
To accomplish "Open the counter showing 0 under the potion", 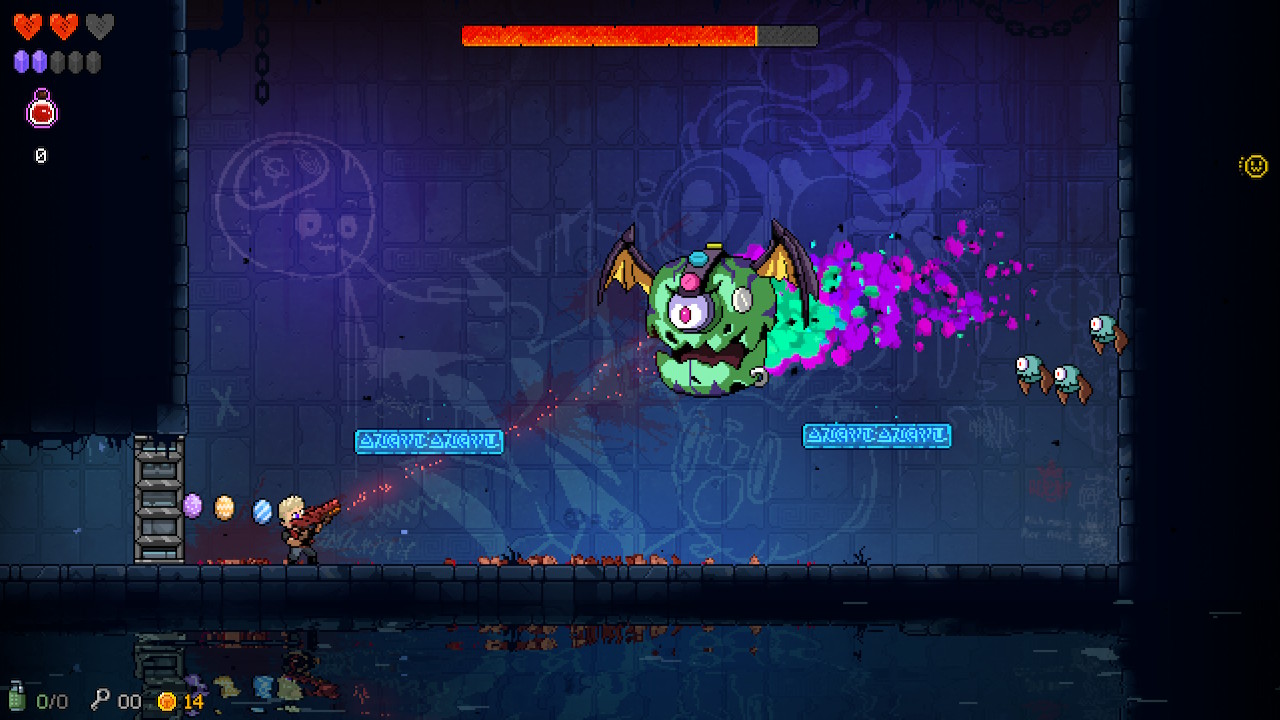I will click(x=40, y=155).
